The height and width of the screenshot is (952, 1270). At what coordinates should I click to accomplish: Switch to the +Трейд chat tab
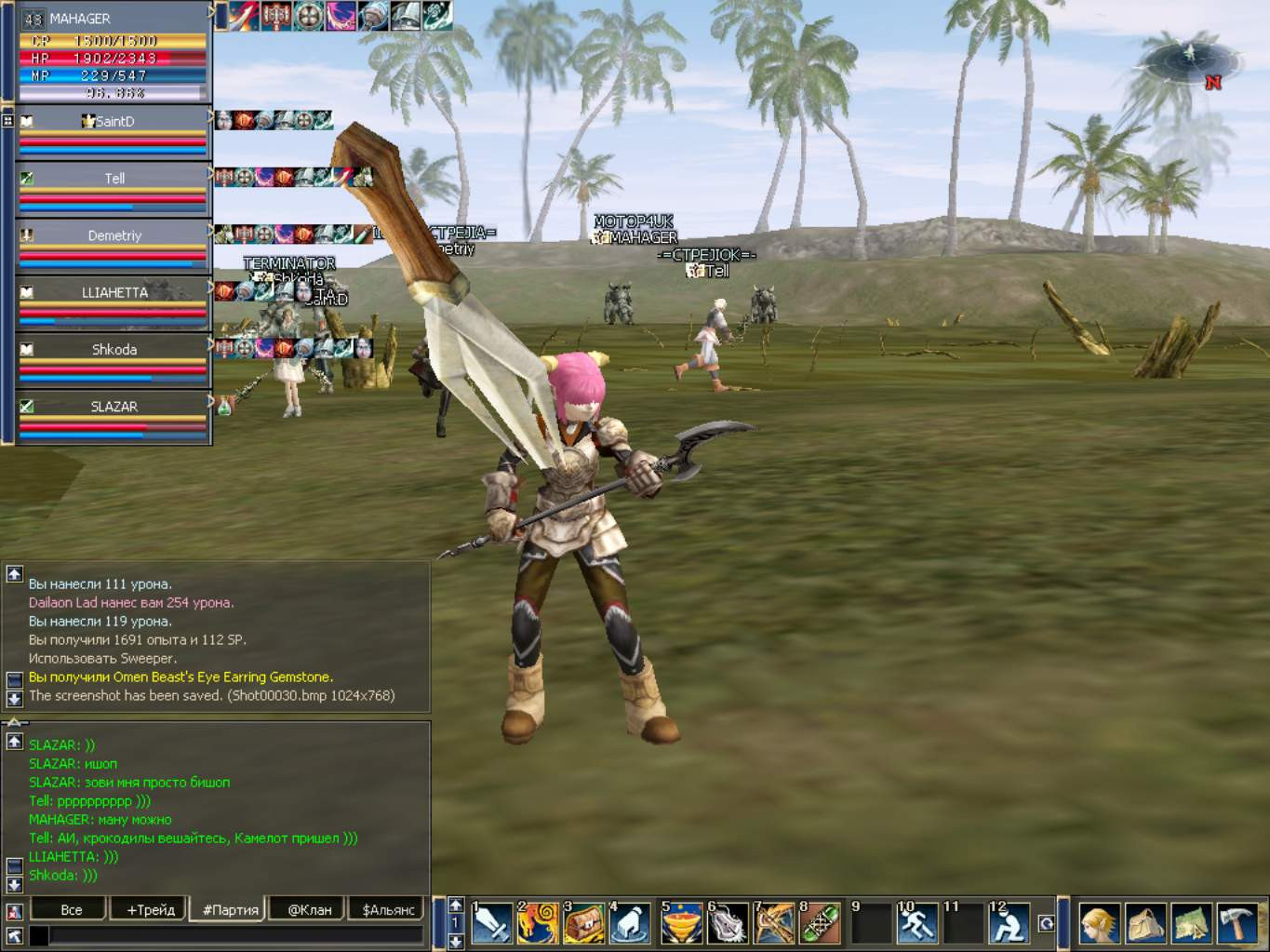click(150, 909)
